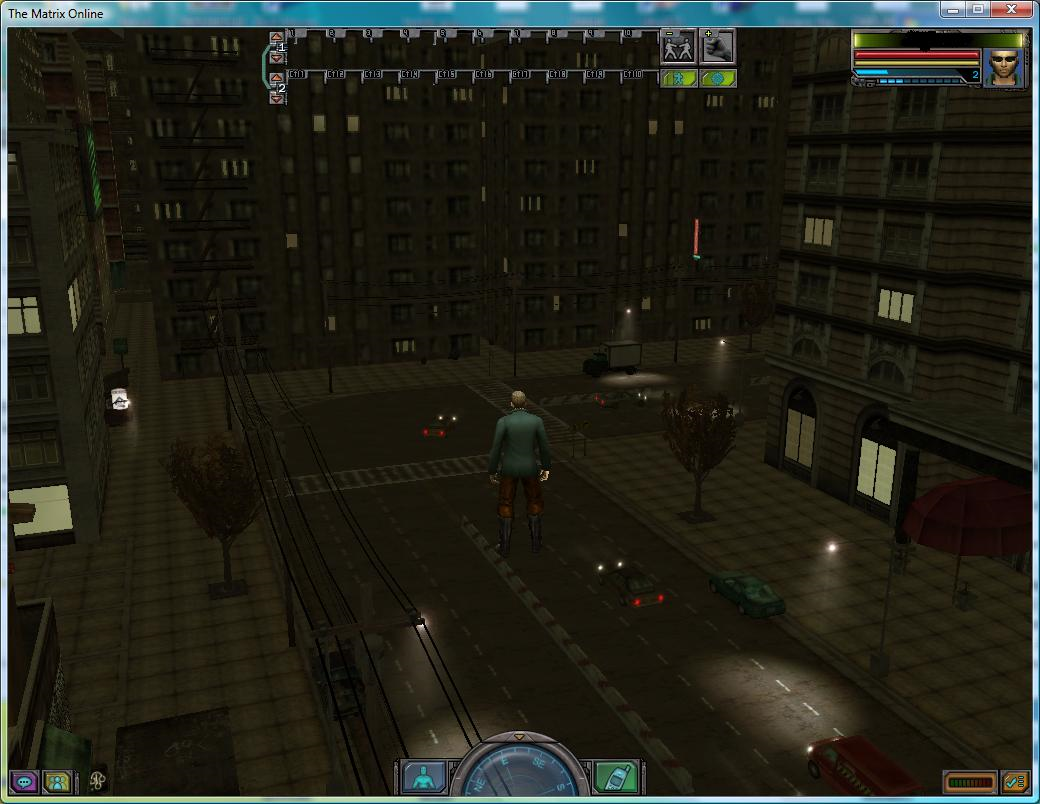The width and height of the screenshot is (1040, 804).
Task: Activate the green button with blue circle
Action: 718,78
